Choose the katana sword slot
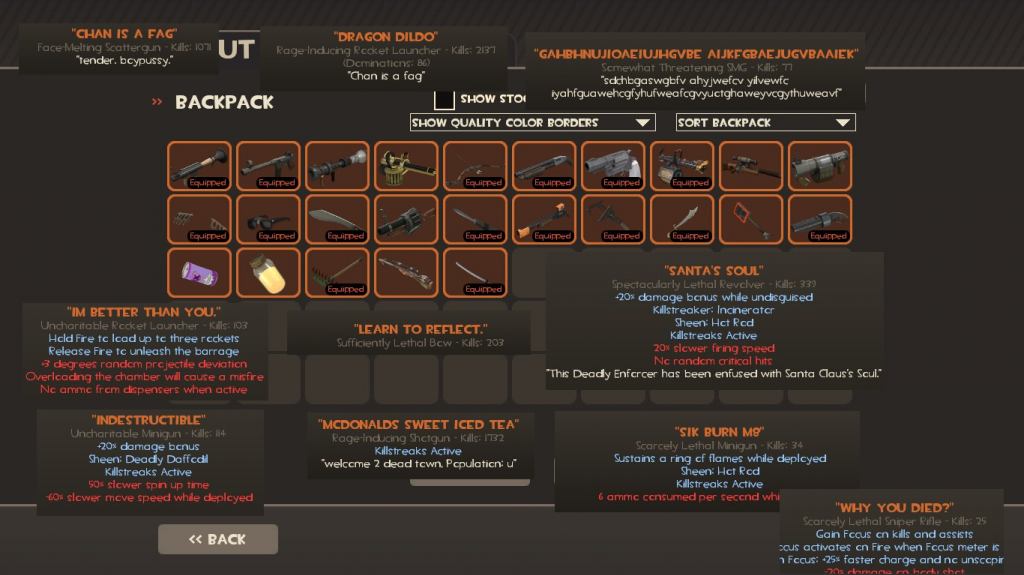 click(475, 272)
